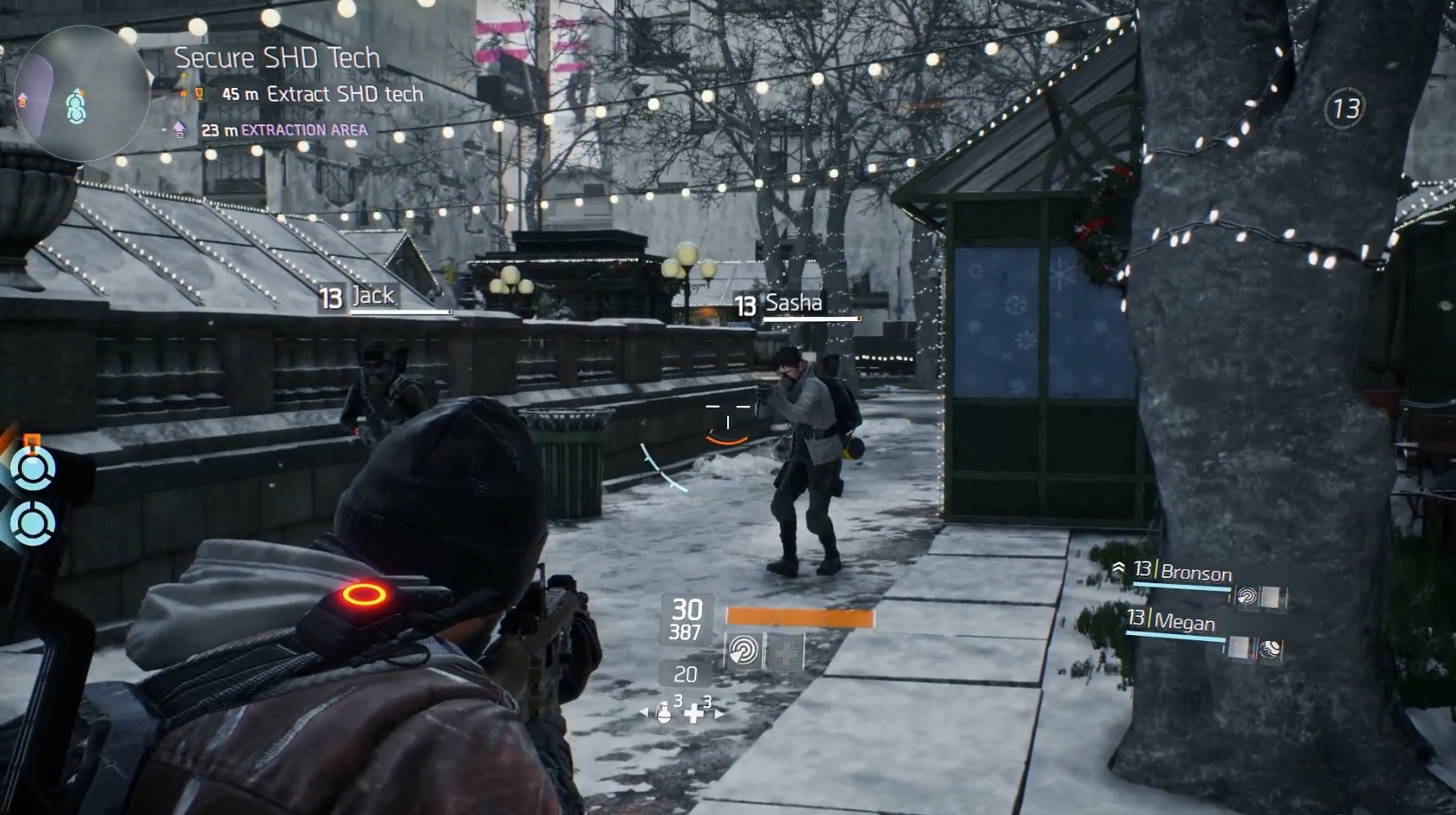
Task: Select the medkit cross consumable icon
Action: pyautogui.click(x=694, y=715)
